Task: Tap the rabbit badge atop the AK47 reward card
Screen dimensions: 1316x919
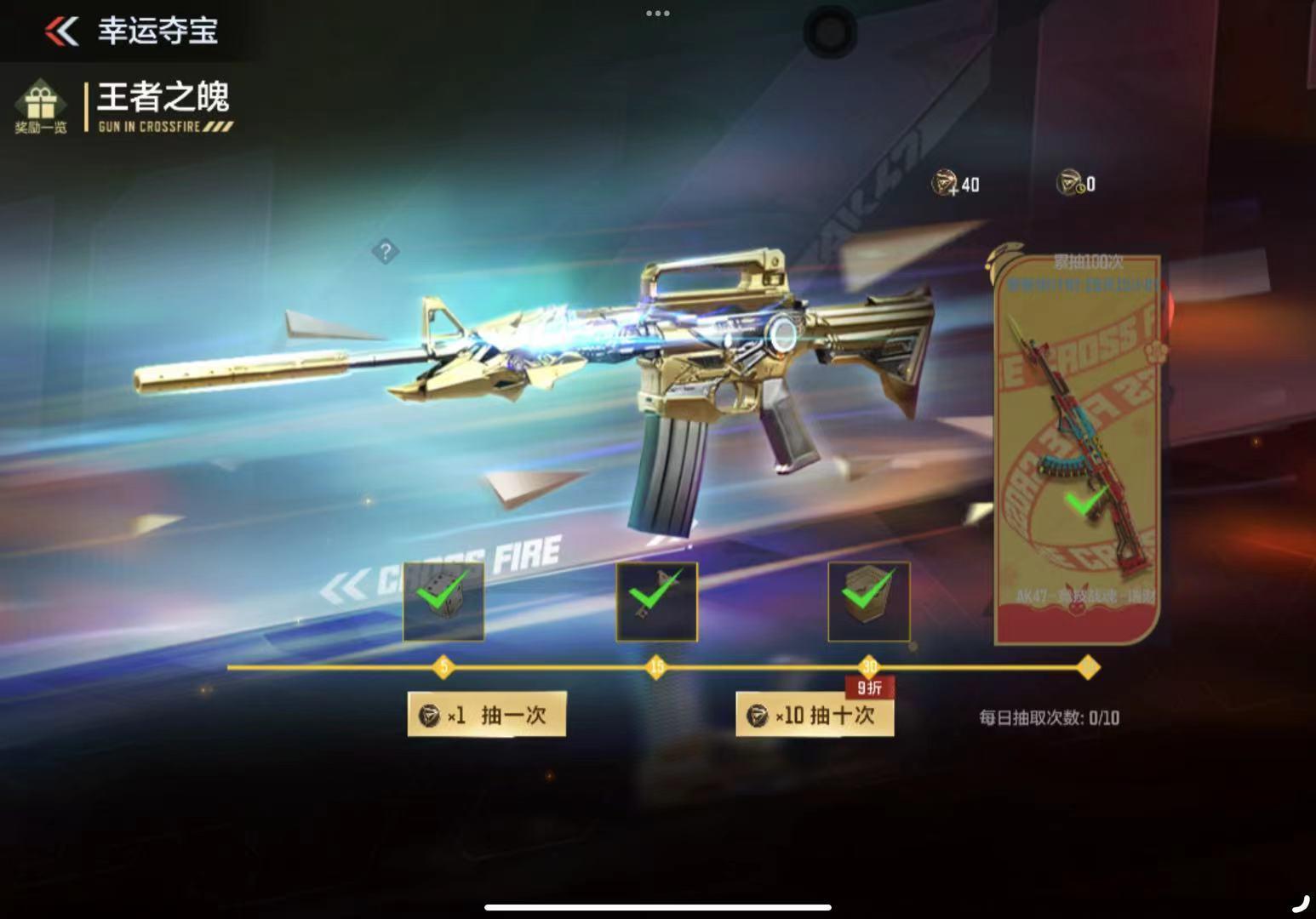Action: [1003, 258]
